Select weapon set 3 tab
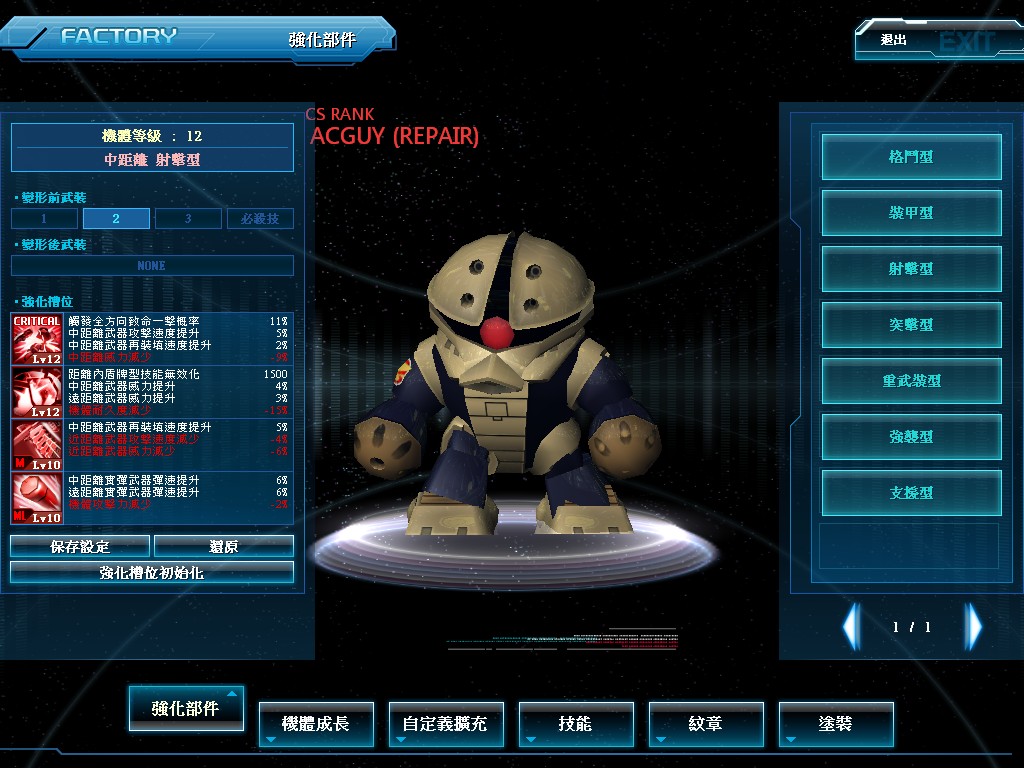The height and width of the screenshot is (768, 1024). pos(188,218)
